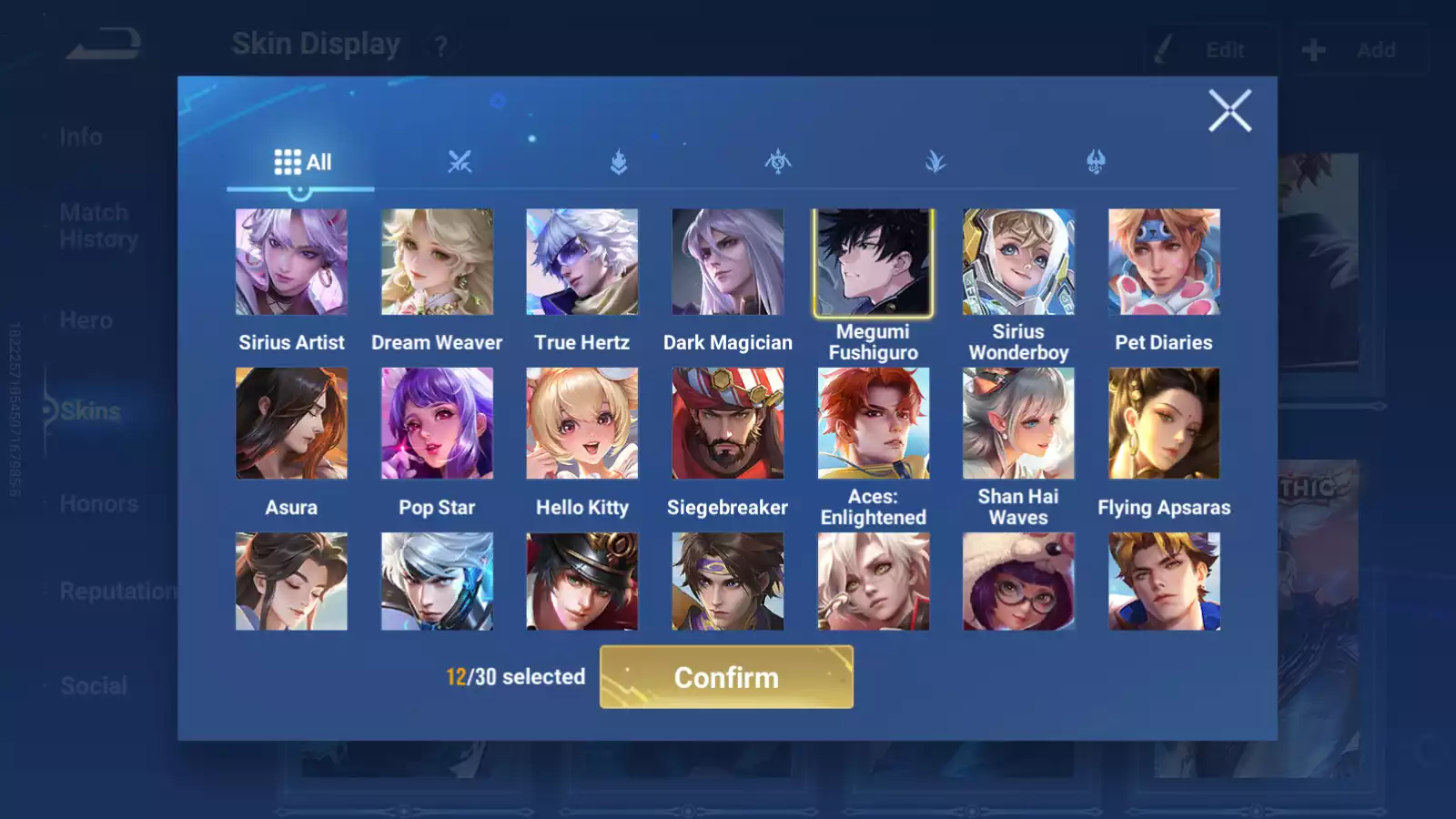Open the Social section
Viewport: 1456px width, 819px height.
click(x=93, y=685)
